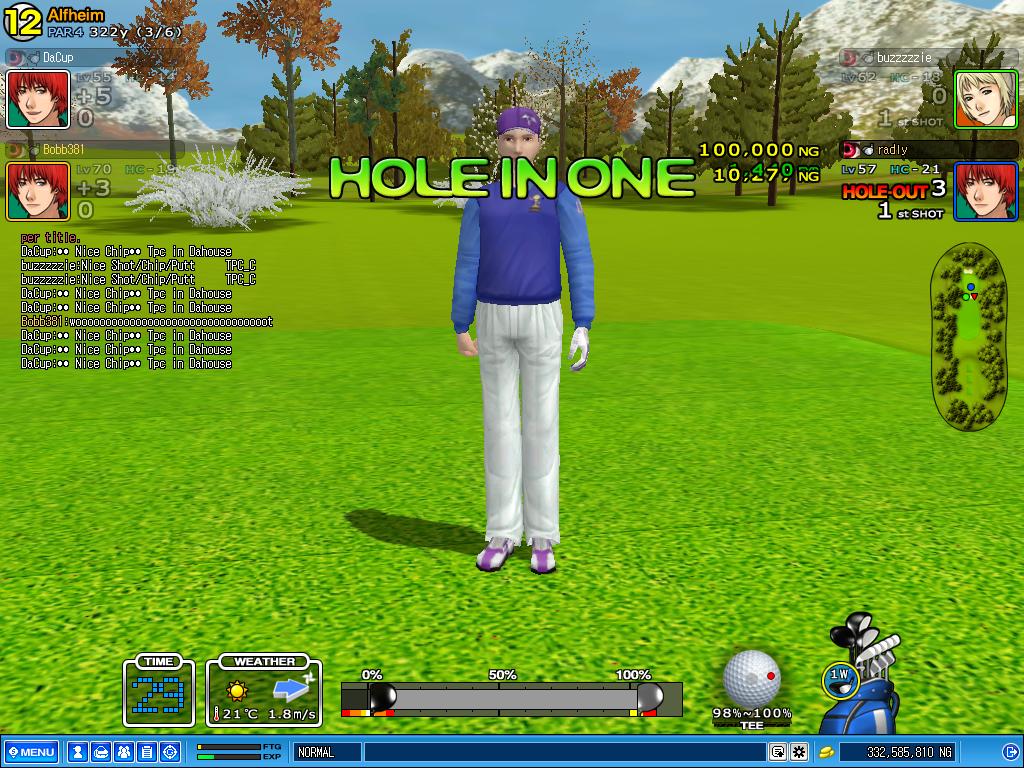Click the NORMAL chat mode selector
The image size is (1024, 768).
[326, 752]
